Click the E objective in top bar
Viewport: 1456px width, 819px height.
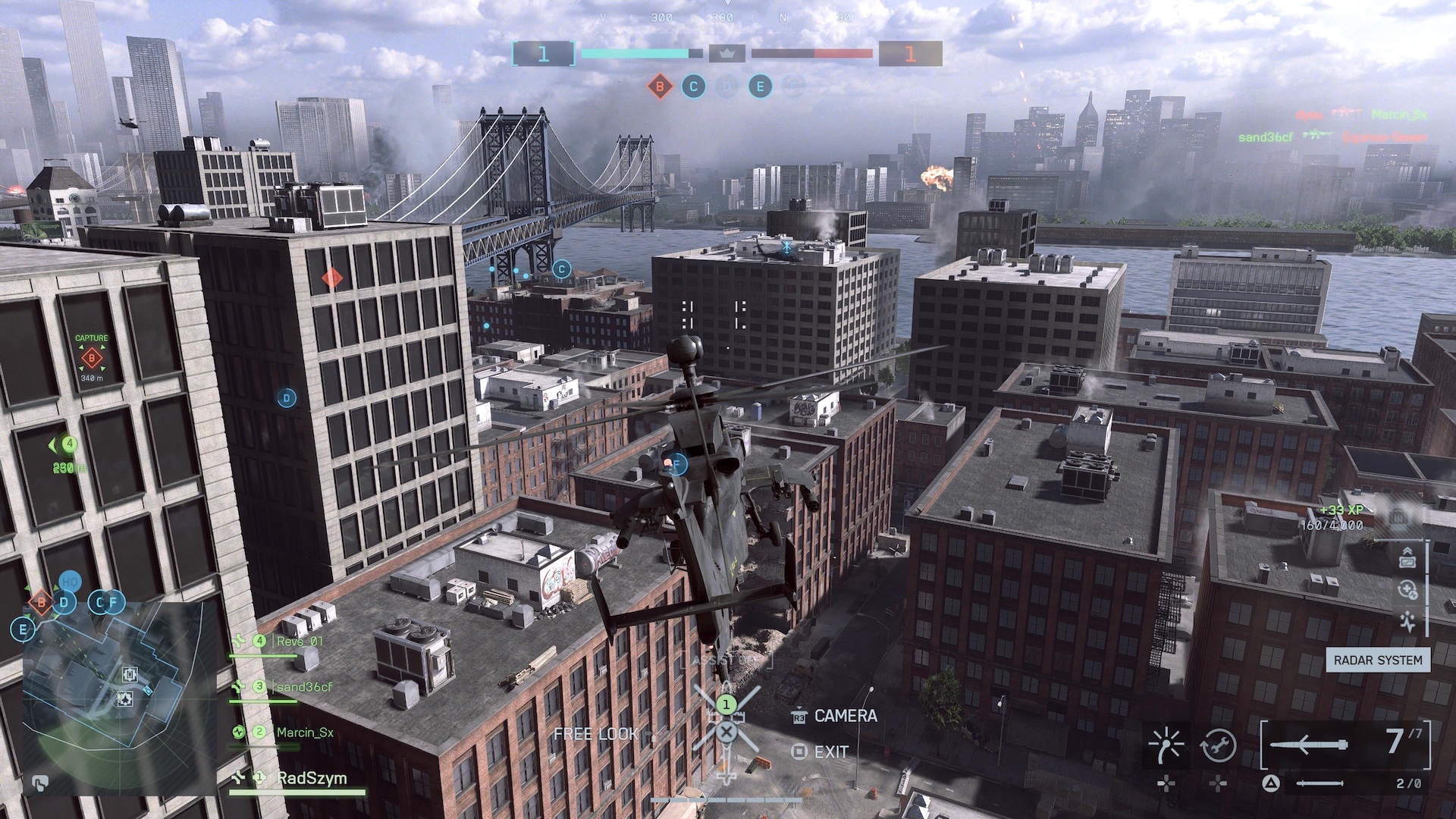tap(760, 86)
